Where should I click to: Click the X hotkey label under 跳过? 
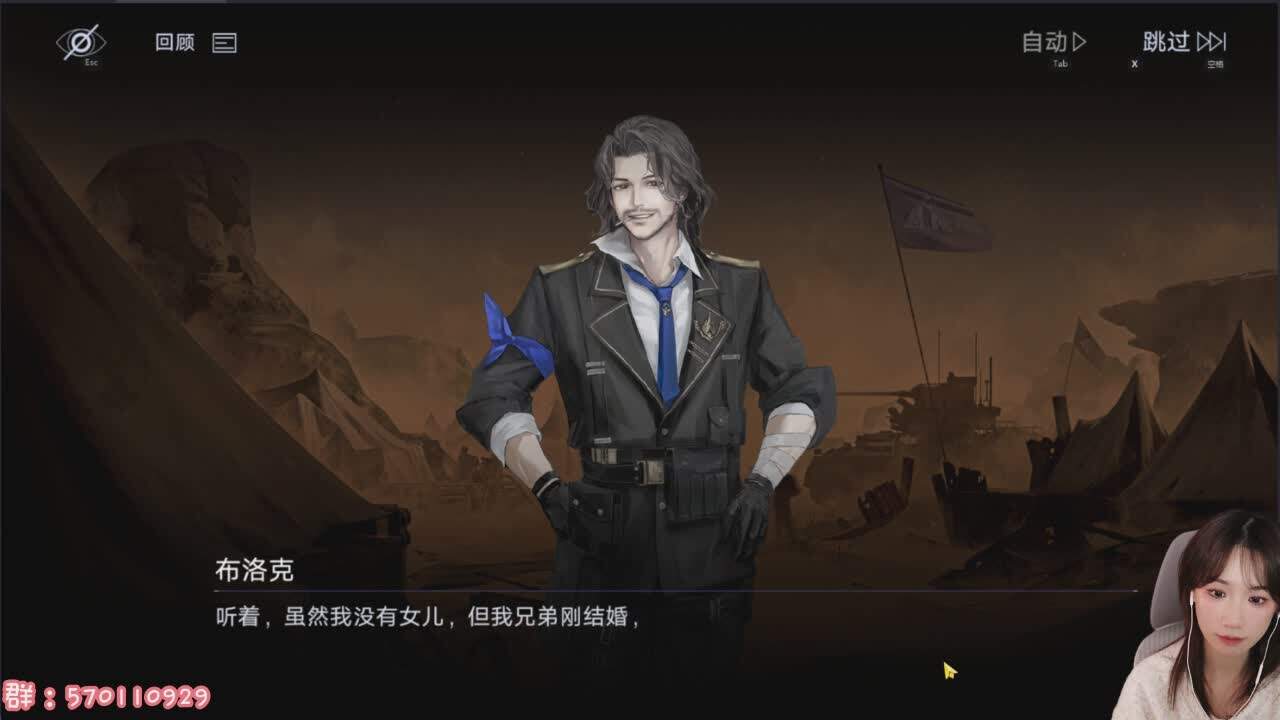tap(1133, 63)
